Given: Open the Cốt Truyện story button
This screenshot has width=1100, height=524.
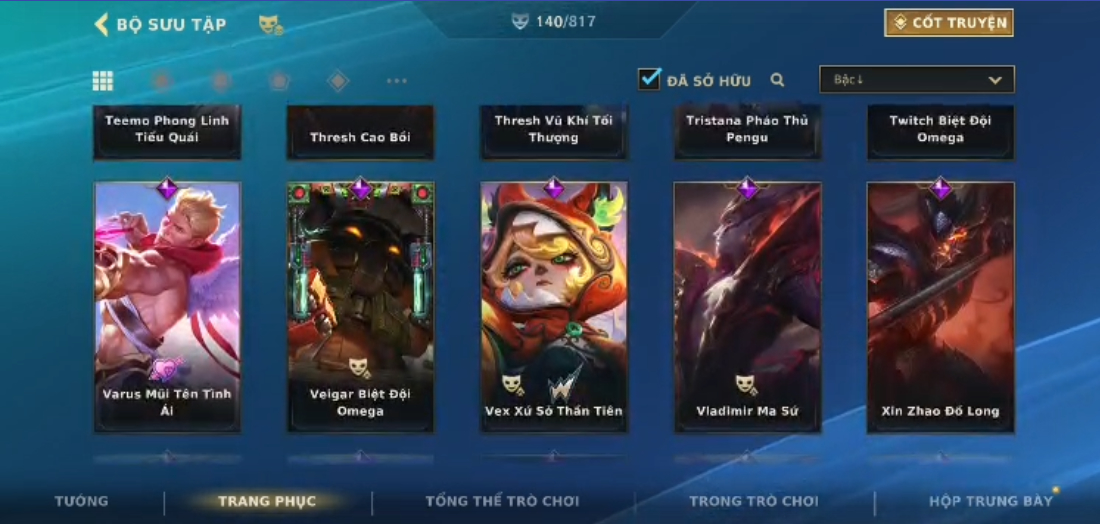Looking at the screenshot, I should pyautogui.click(x=948, y=23).
